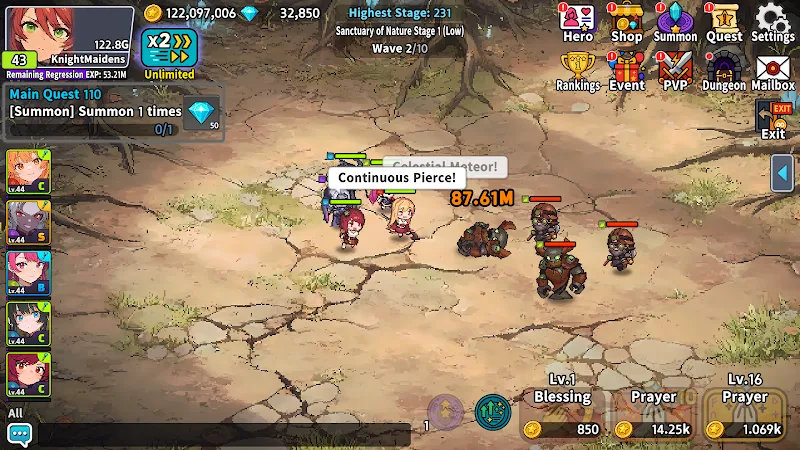Open the chat speech bubble
This screenshot has height=450, width=800.
[19, 434]
